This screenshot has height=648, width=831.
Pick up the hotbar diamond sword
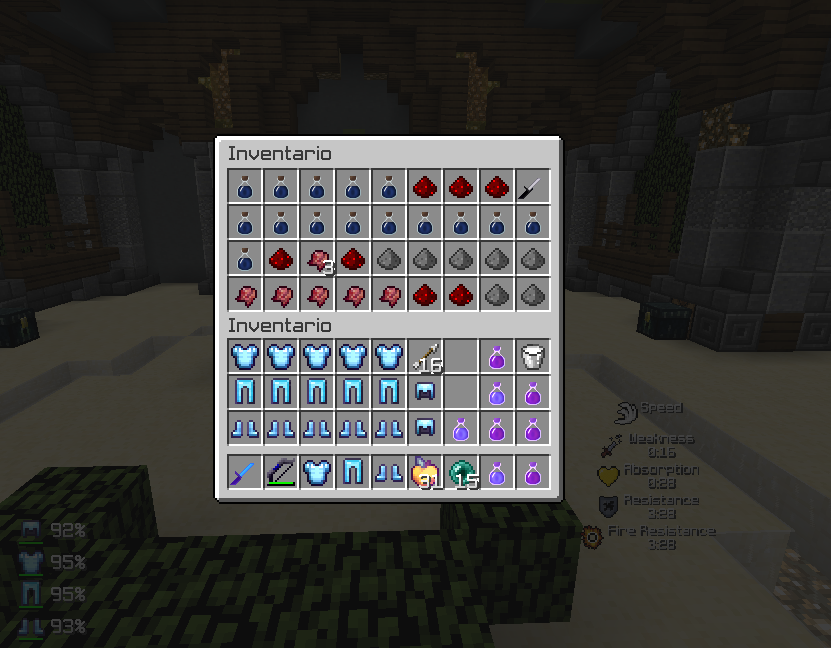[245, 472]
